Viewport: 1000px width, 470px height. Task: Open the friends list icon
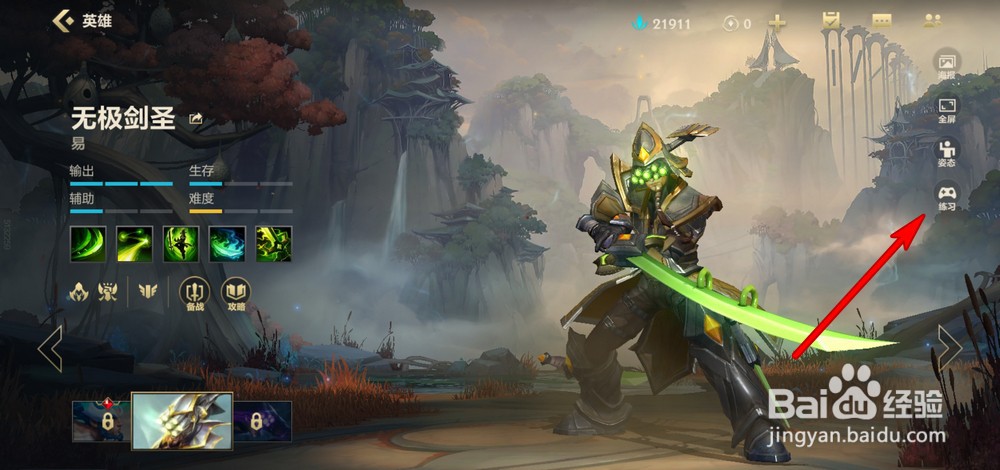pos(933,21)
